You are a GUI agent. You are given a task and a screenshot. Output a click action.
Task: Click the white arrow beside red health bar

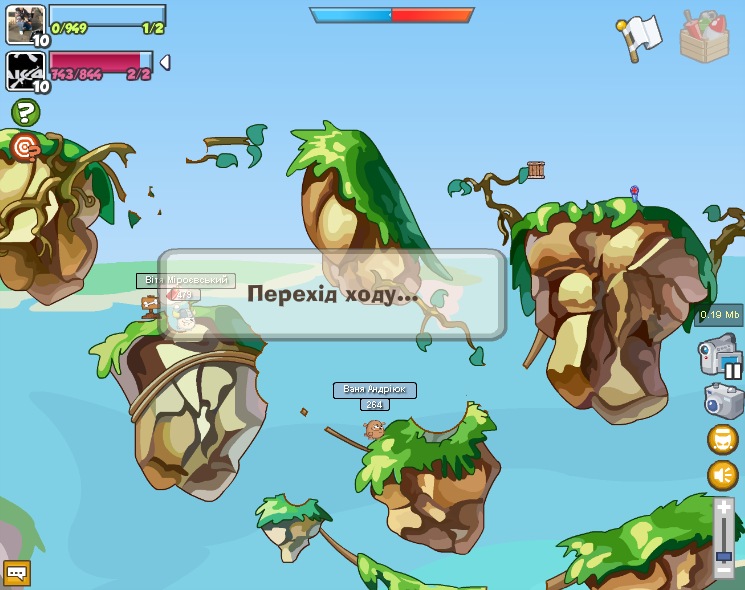165,62
